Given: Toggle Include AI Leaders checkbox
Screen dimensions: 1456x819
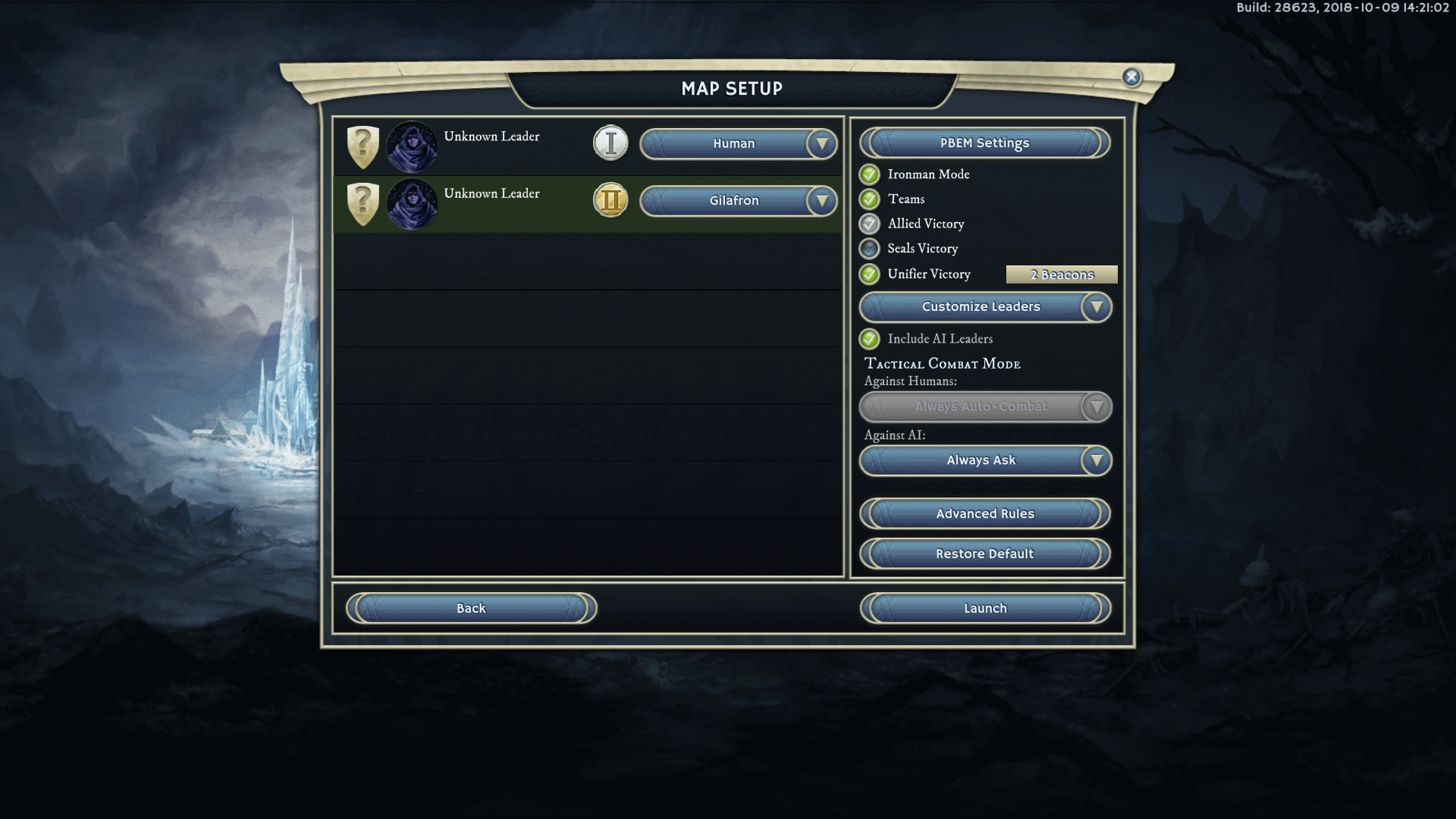Looking at the screenshot, I should pyautogui.click(x=870, y=339).
